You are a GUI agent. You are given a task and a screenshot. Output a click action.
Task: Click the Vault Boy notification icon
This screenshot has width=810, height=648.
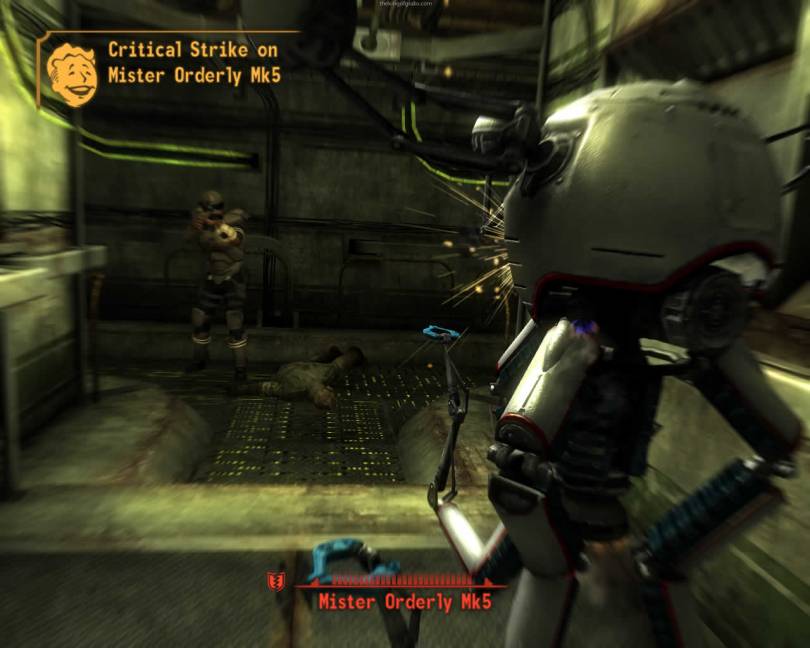[72, 72]
